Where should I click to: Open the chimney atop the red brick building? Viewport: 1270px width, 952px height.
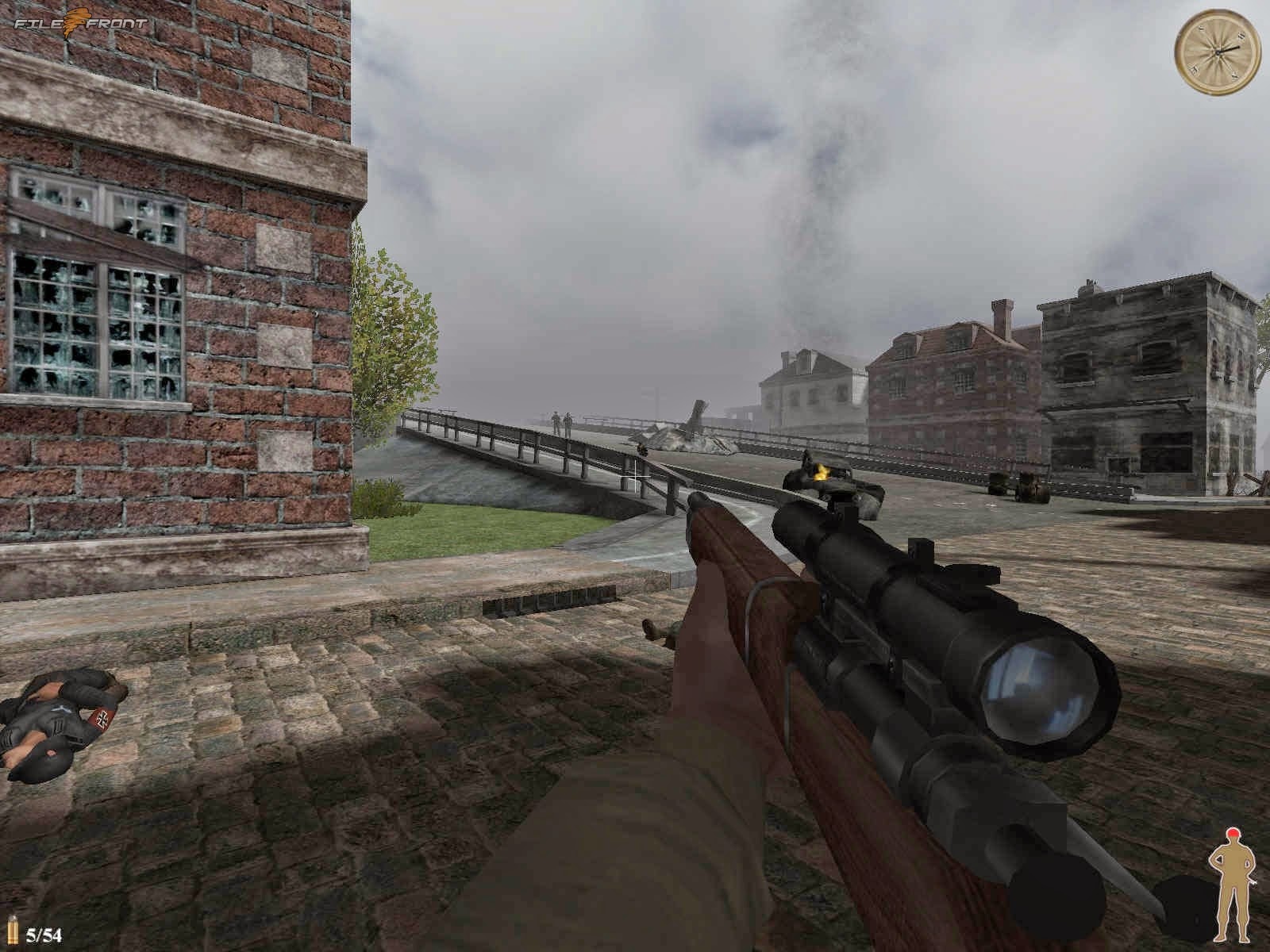[1002, 309]
